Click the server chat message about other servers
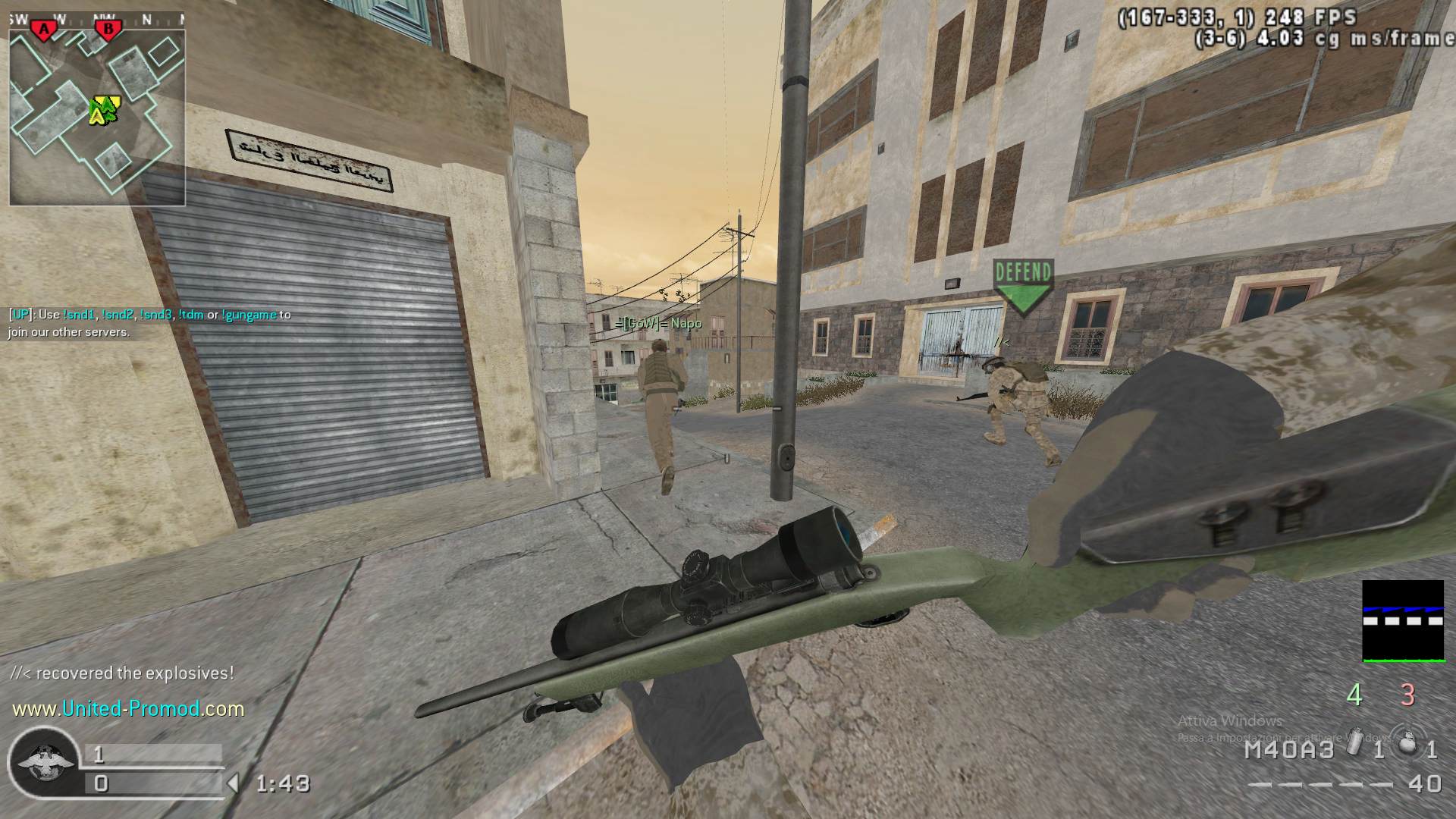This screenshot has width=1456, height=819. coord(149,323)
